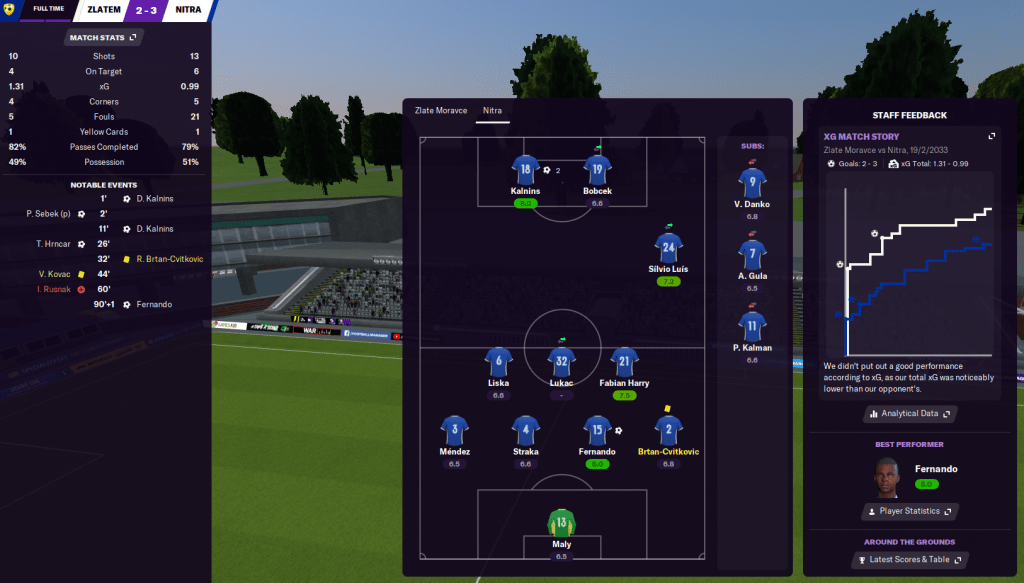
Task: Expand the xG Match Story chart
Action: click(991, 136)
